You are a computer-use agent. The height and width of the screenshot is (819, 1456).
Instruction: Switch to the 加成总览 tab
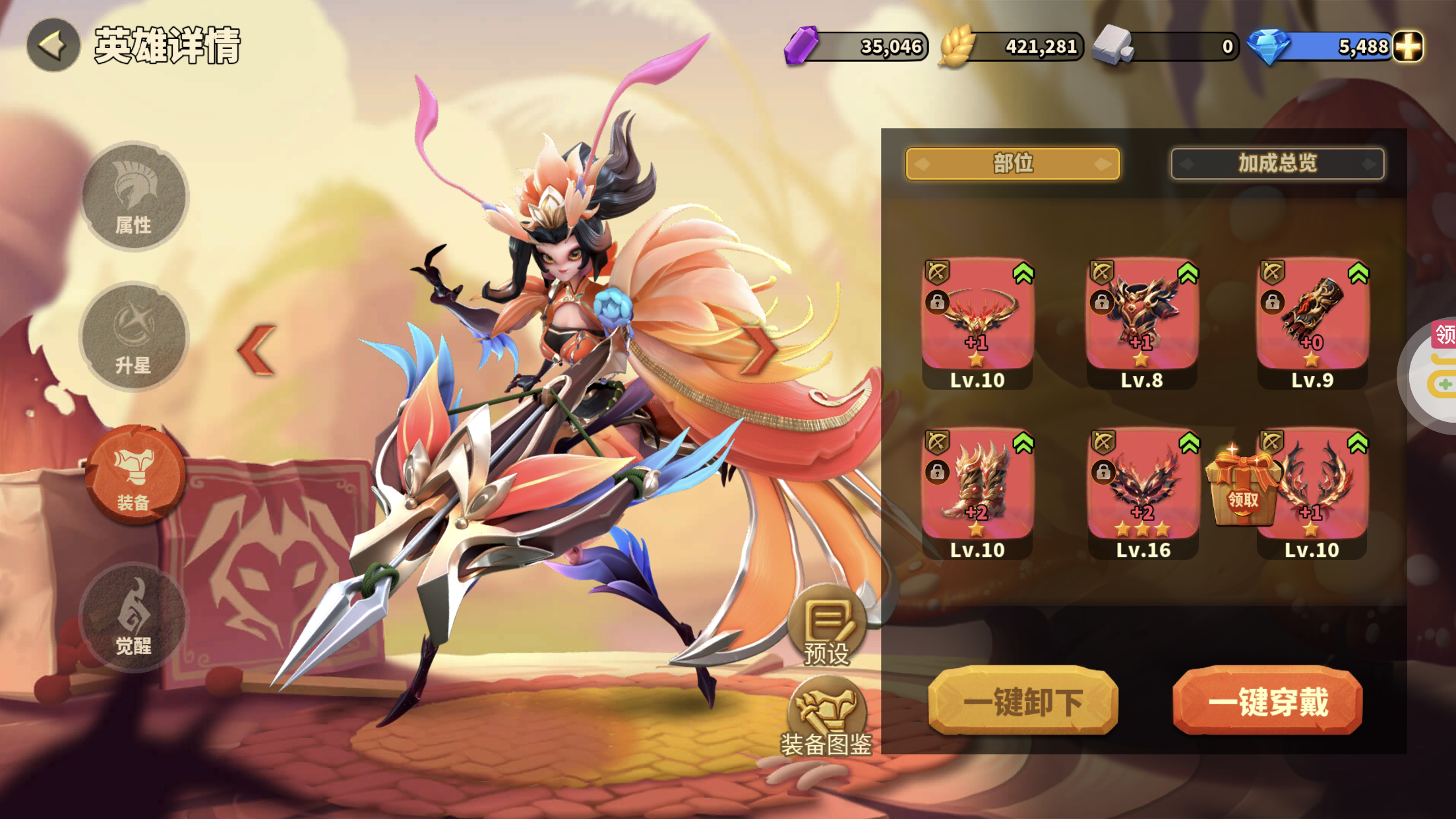click(x=1277, y=164)
